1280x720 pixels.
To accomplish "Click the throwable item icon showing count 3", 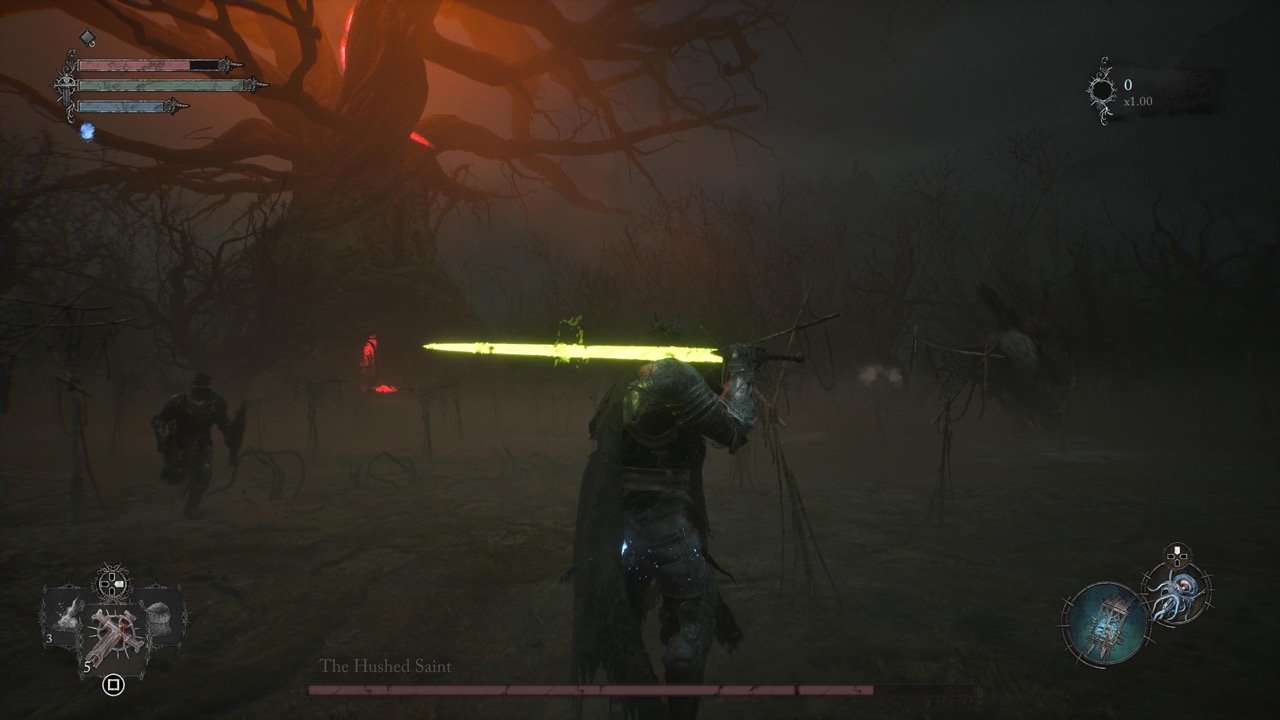I will [x=67, y=616].
